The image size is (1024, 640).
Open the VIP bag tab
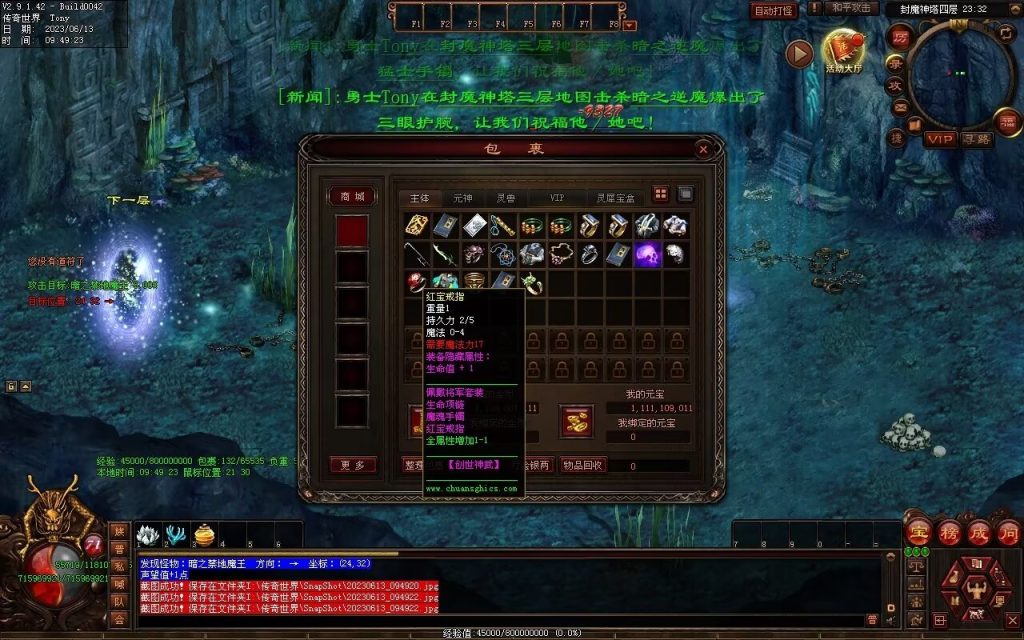pyautogui.click(x=557, y=198)
